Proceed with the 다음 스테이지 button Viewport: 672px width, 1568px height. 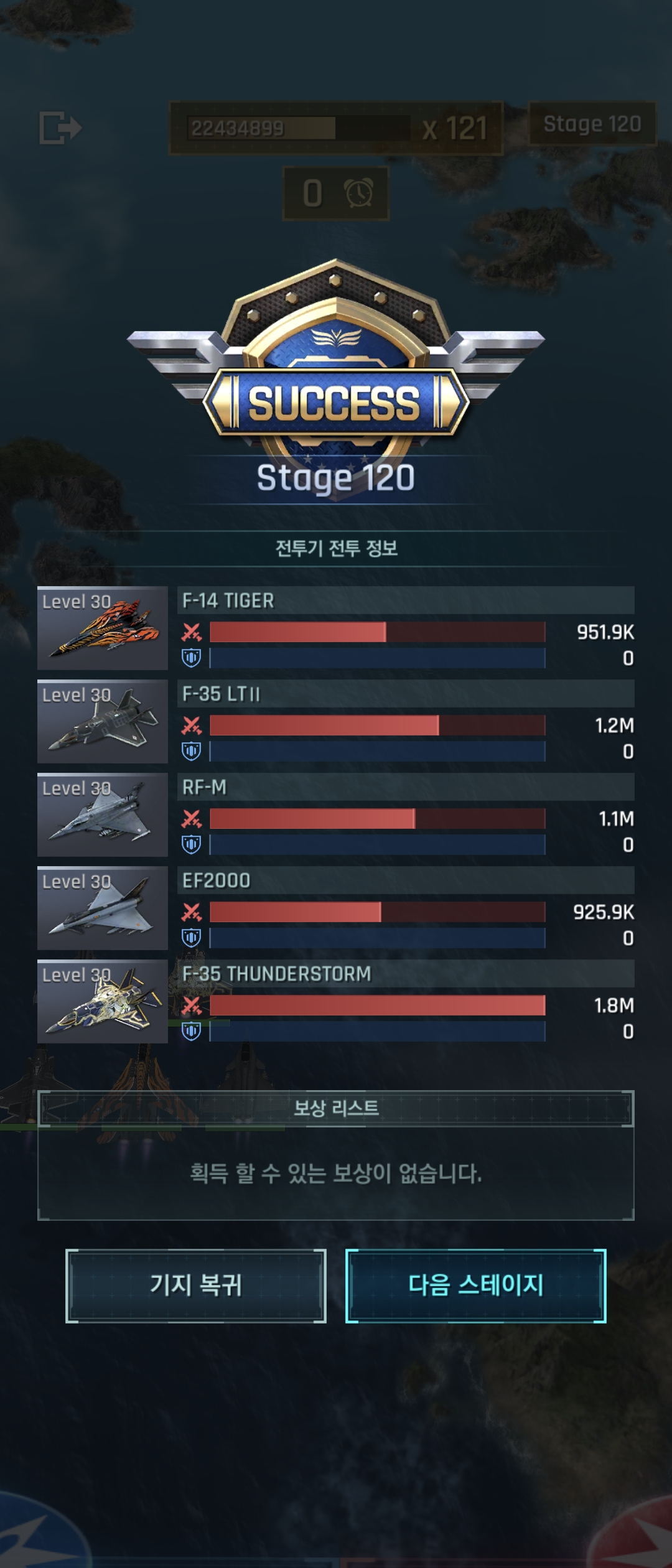pos(475,1286)
